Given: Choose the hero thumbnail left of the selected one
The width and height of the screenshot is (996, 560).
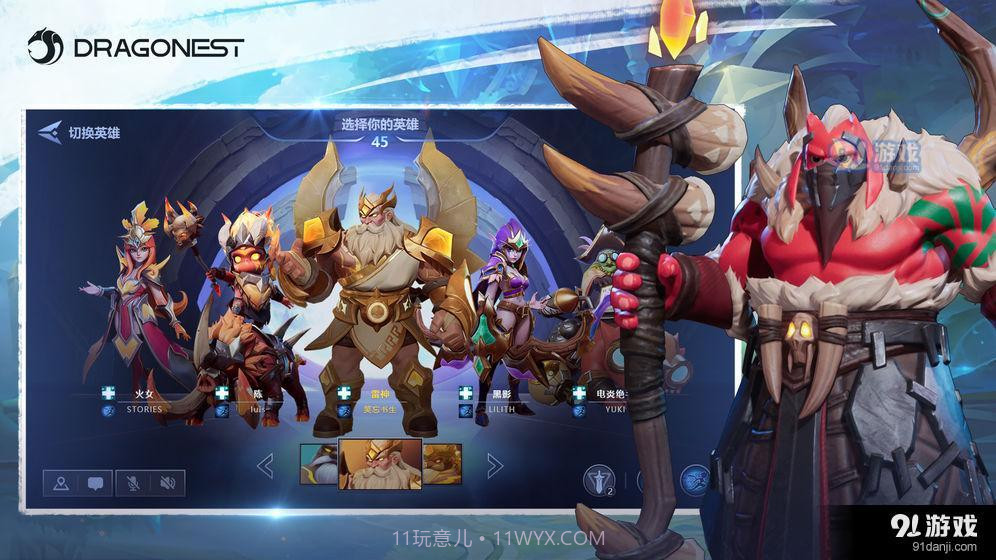Looking at the screenshot, I should pos(319,464).
